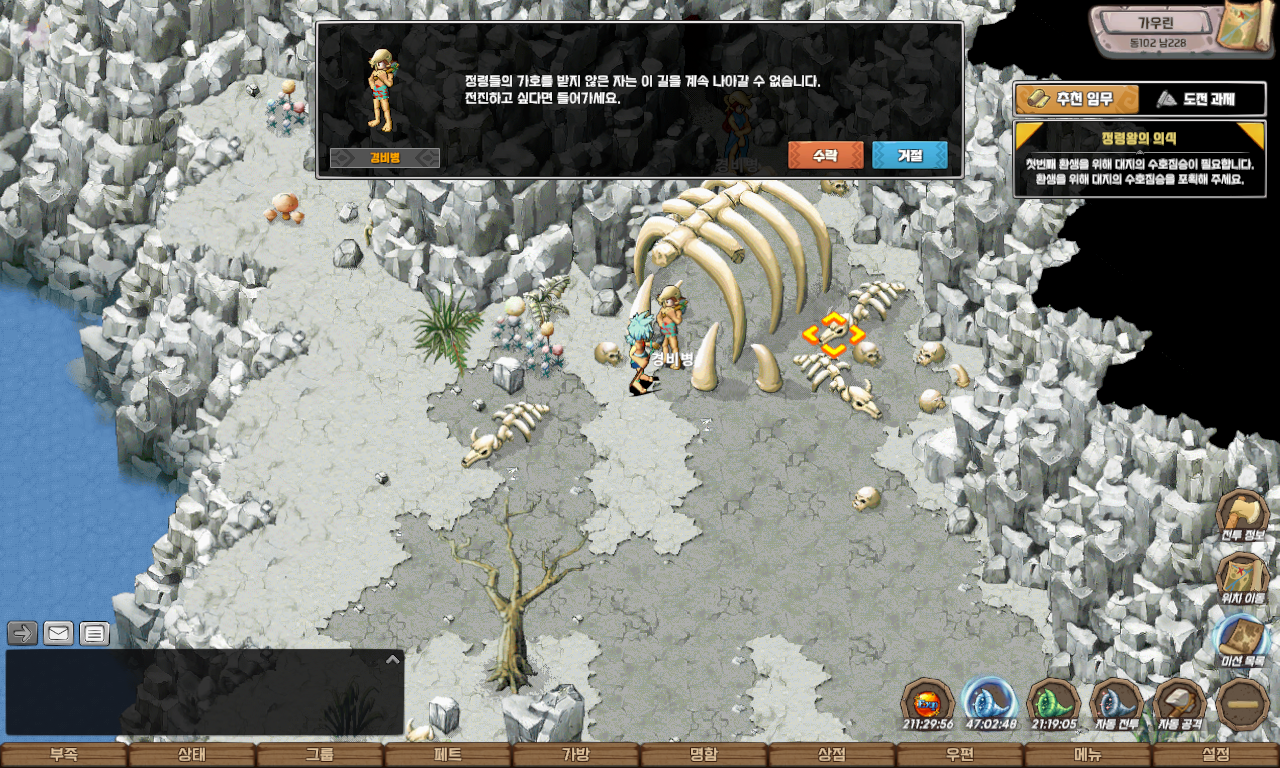Open the 설정 settings menu
1280x768 pixels.
pos(1216,755)
